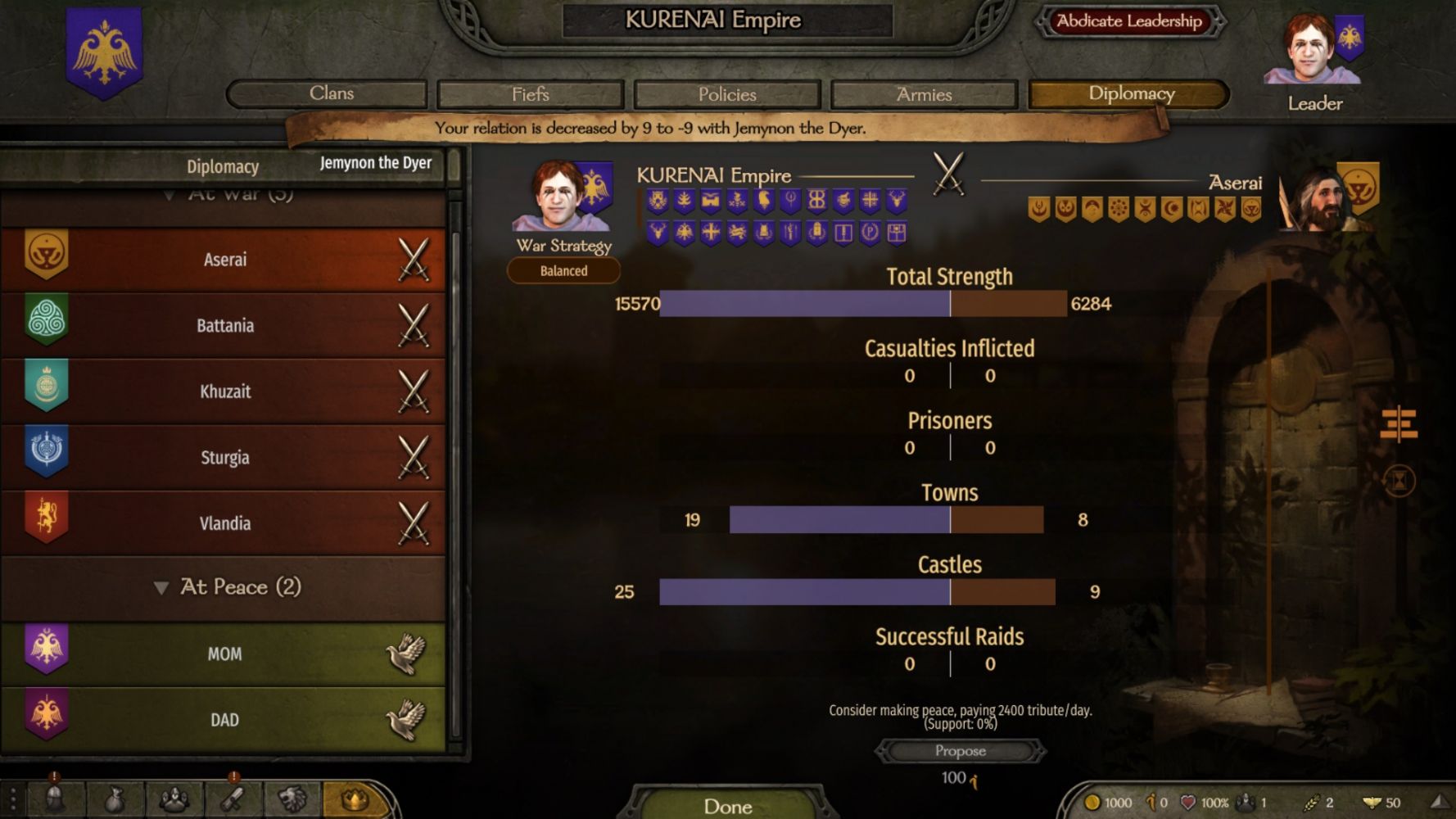Open the Balanced war strategy selector
1456x819 pixels.
pos(563,271)
